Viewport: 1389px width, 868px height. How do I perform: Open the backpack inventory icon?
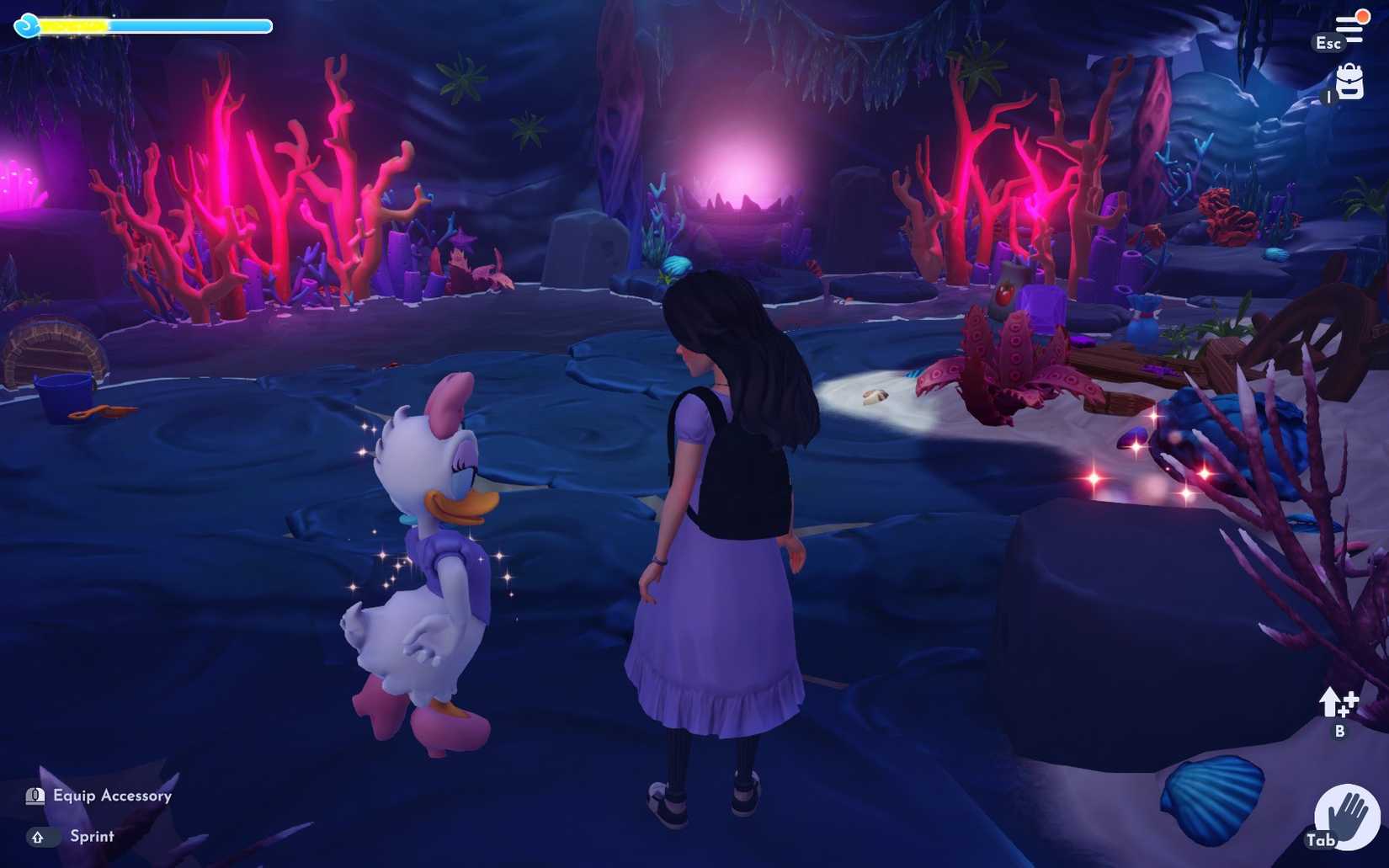click(x=1348, y=84)
